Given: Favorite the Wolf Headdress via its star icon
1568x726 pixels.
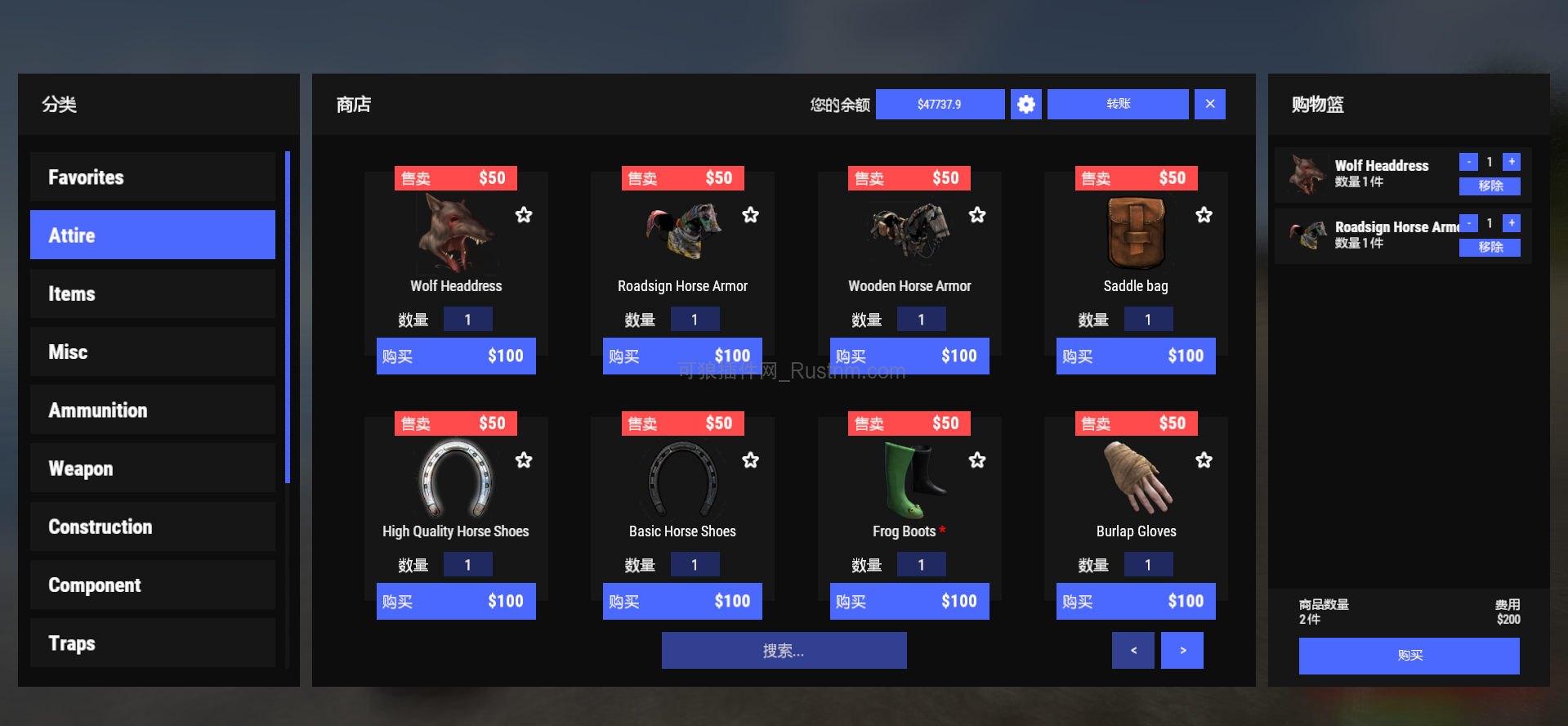Looking at the screenshot, I should [523, 215].
